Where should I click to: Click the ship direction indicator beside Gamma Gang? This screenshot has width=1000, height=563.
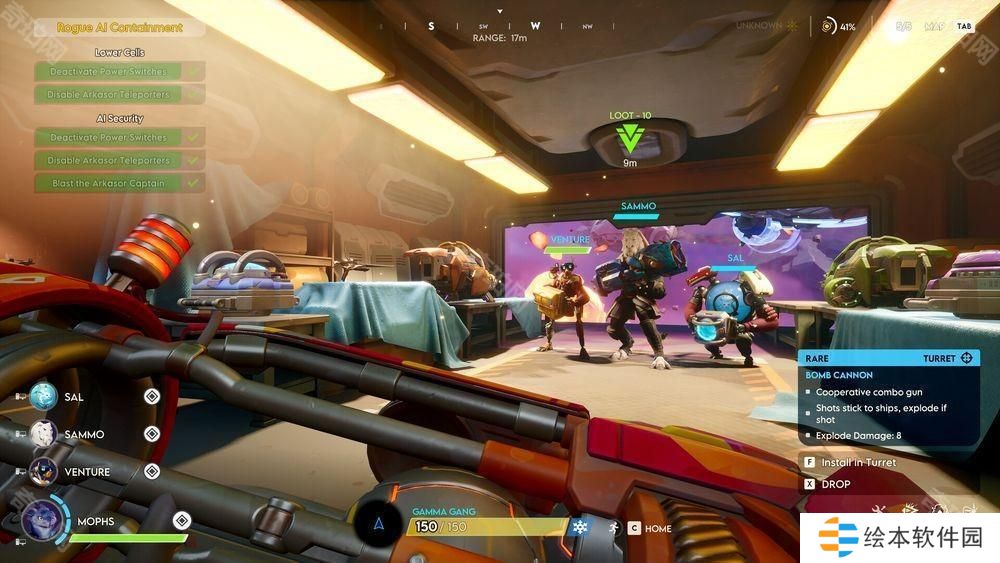coord(378,523)
